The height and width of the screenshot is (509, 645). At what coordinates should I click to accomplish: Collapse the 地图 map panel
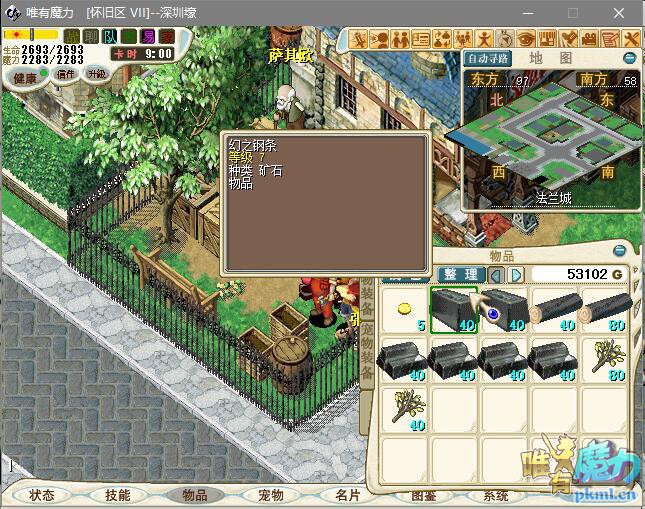click(x=630, y=58)
